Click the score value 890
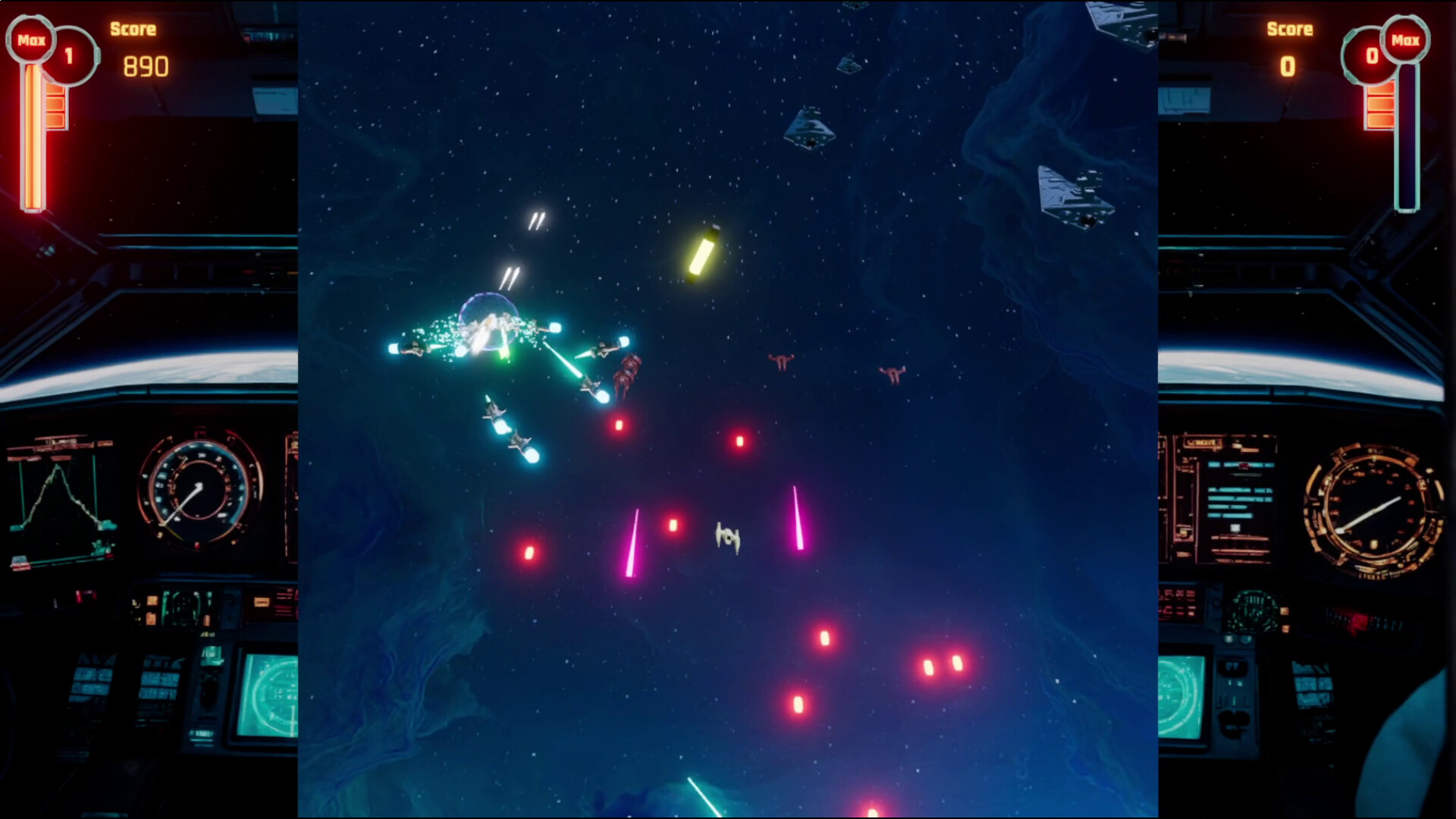Viewport: 1456px width, 819px height. point(144,67)
